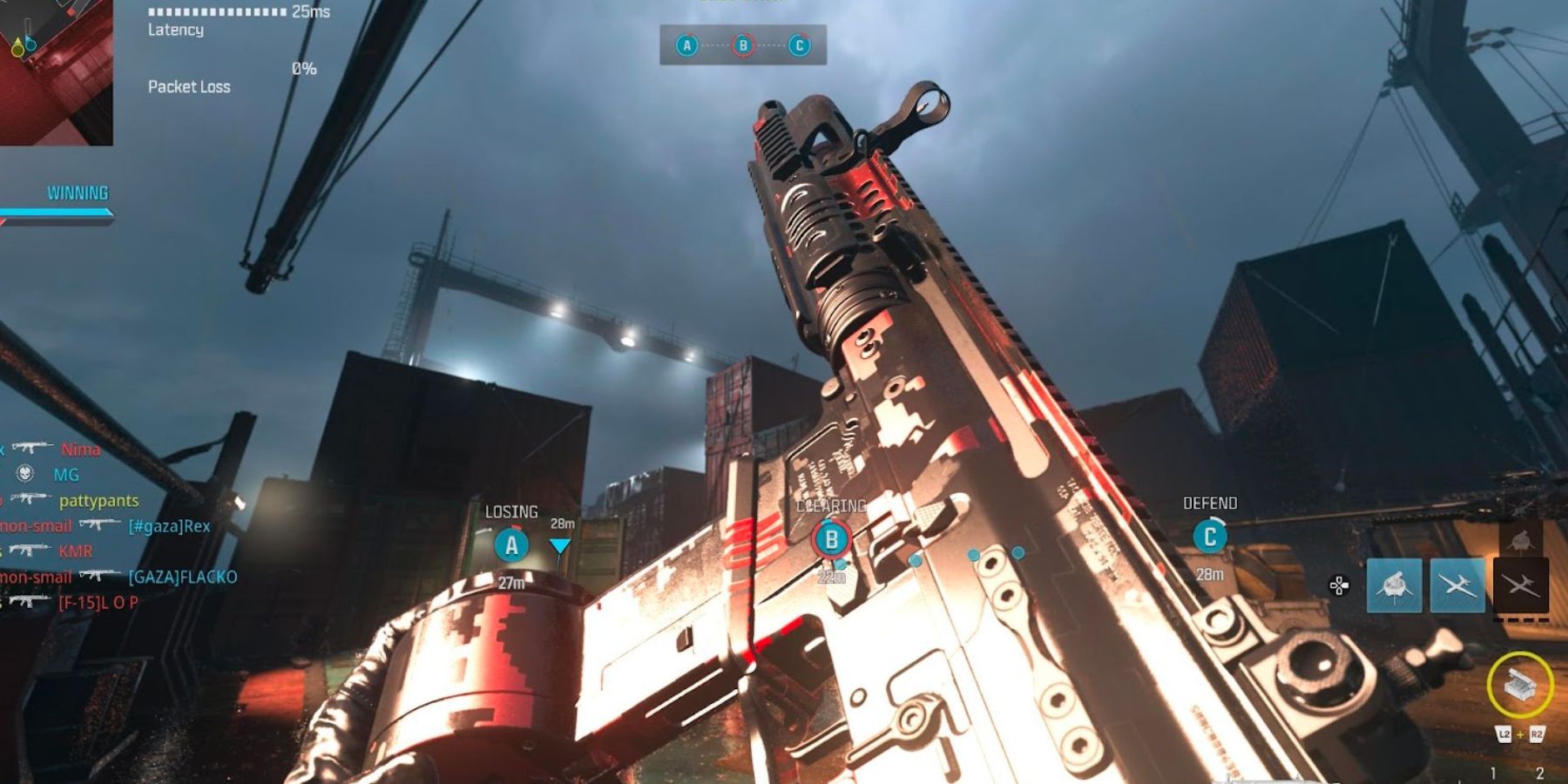This screenshot has width=1568, height=784.
Task: Activate the blue UAV plane killstreak
Action: tap(1457, 585)
